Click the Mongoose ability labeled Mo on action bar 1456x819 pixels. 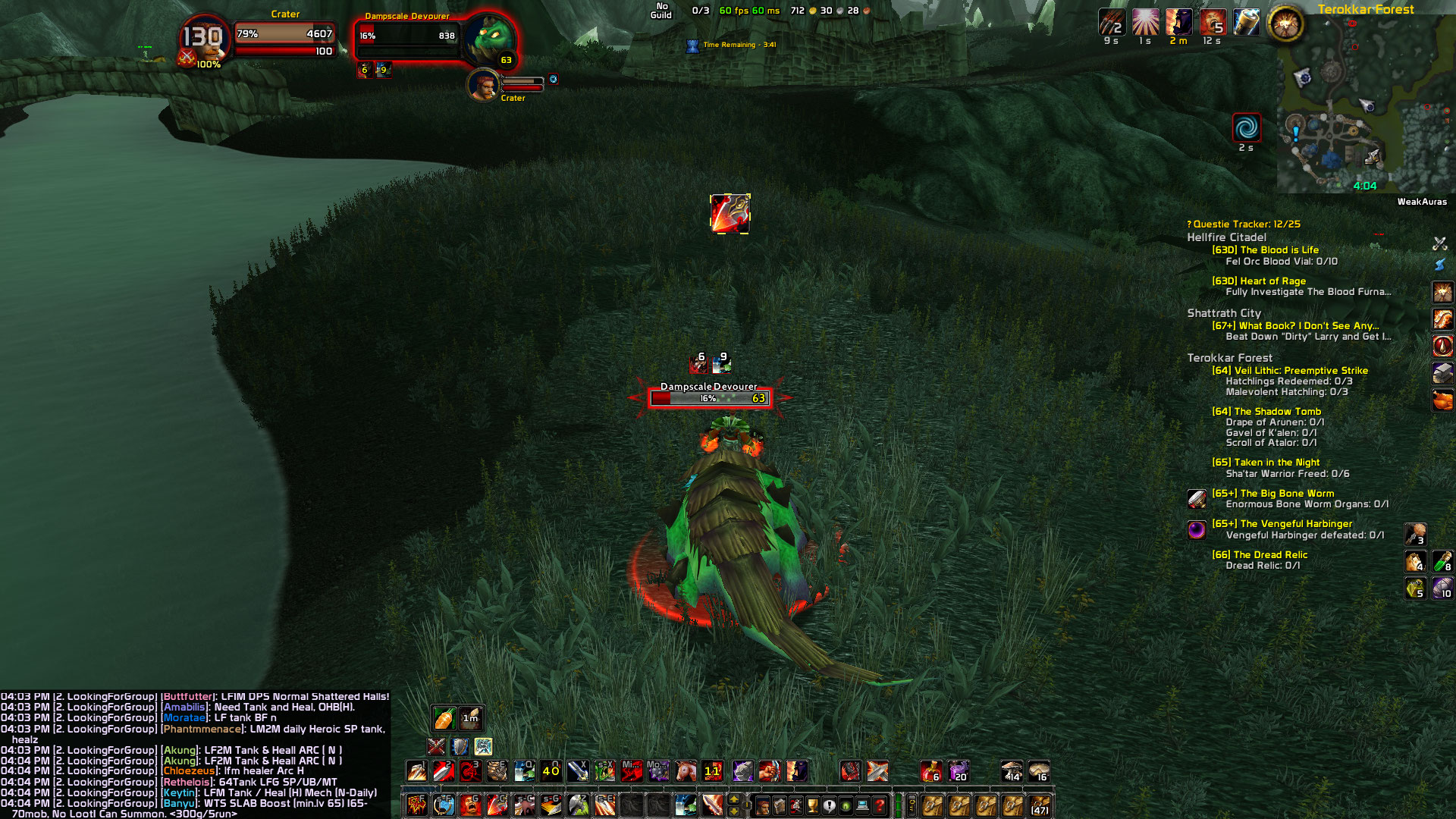[657, 770]
